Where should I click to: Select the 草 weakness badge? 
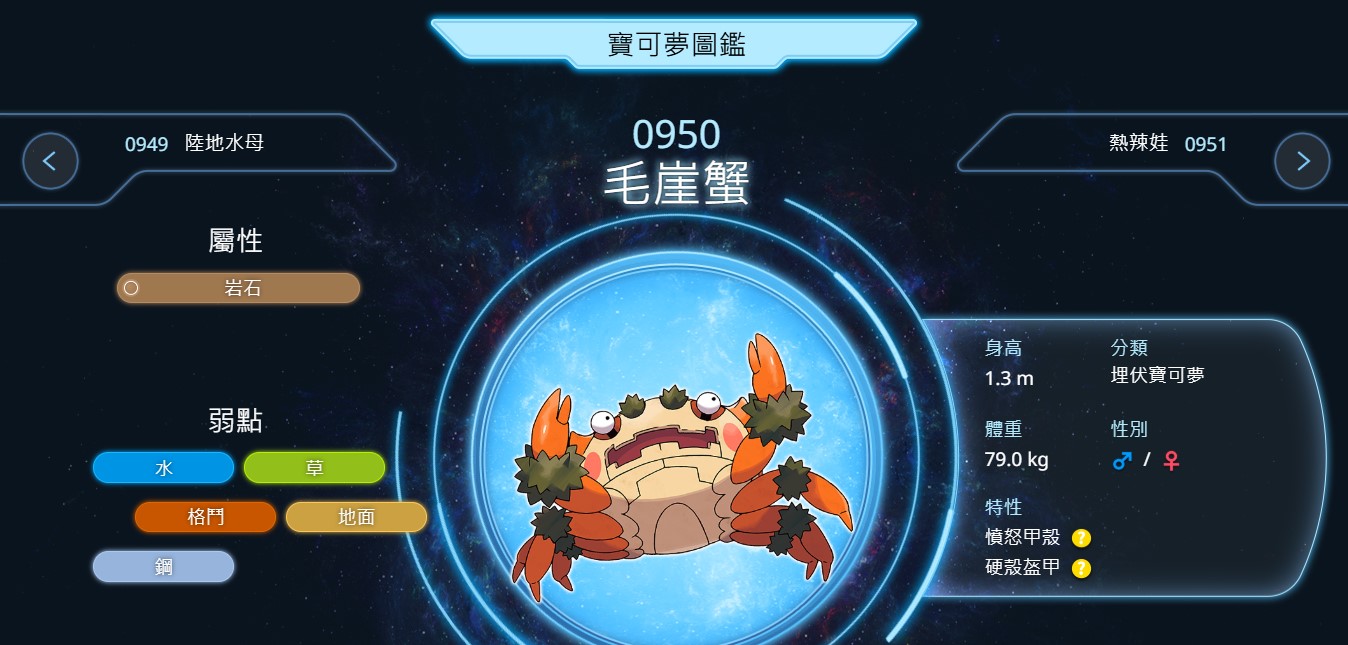click(x=314, y=467)
